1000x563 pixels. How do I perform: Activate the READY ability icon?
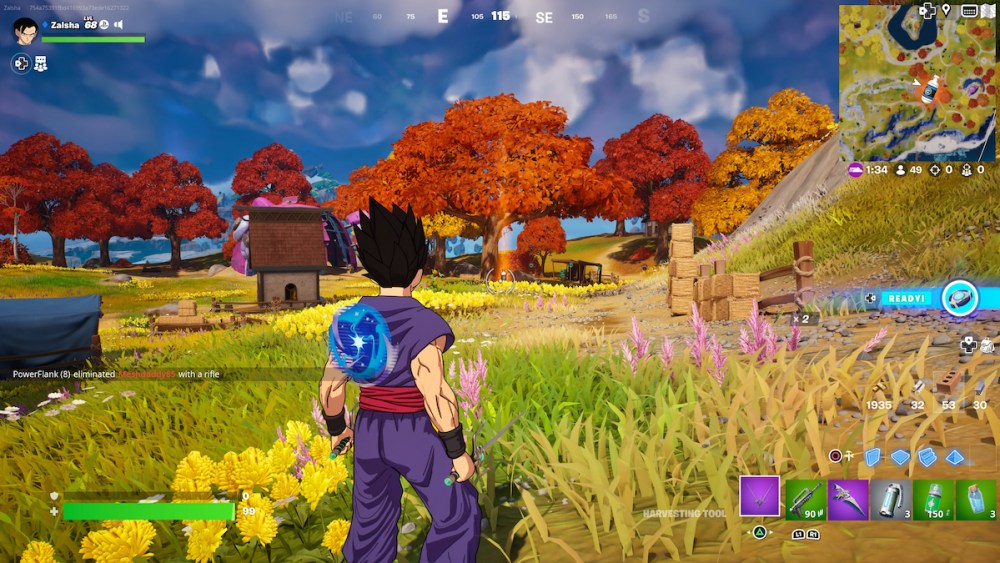(x=960, y=298)
